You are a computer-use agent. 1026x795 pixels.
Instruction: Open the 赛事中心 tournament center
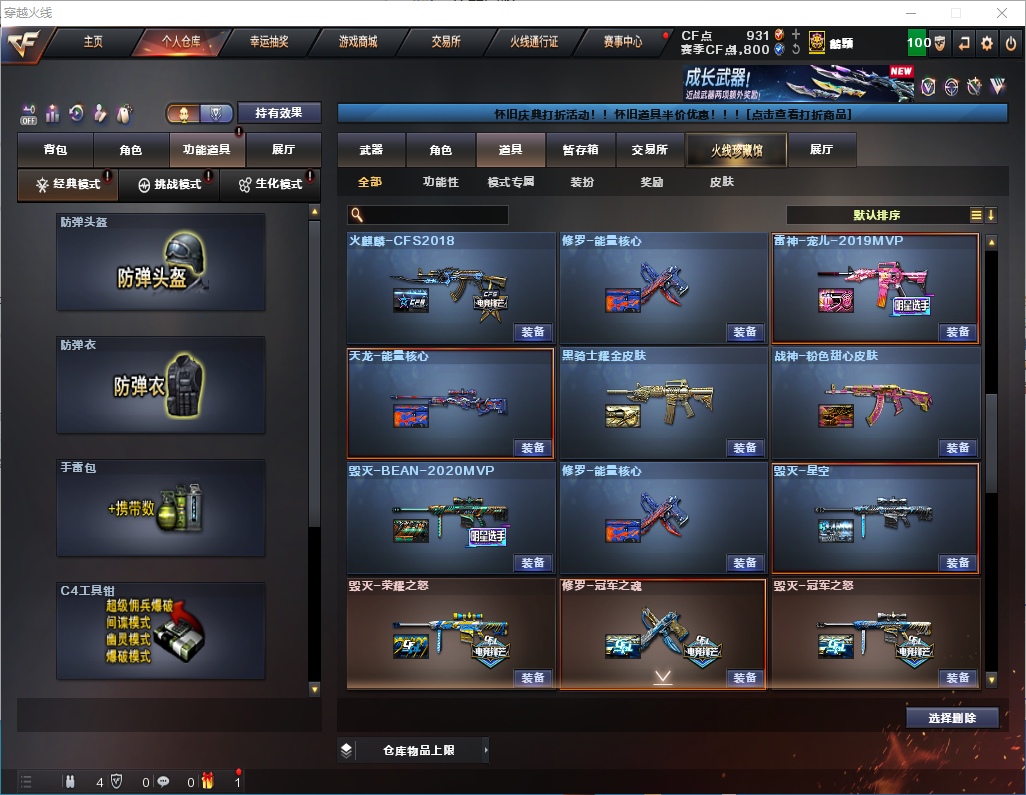coord(622,42)
